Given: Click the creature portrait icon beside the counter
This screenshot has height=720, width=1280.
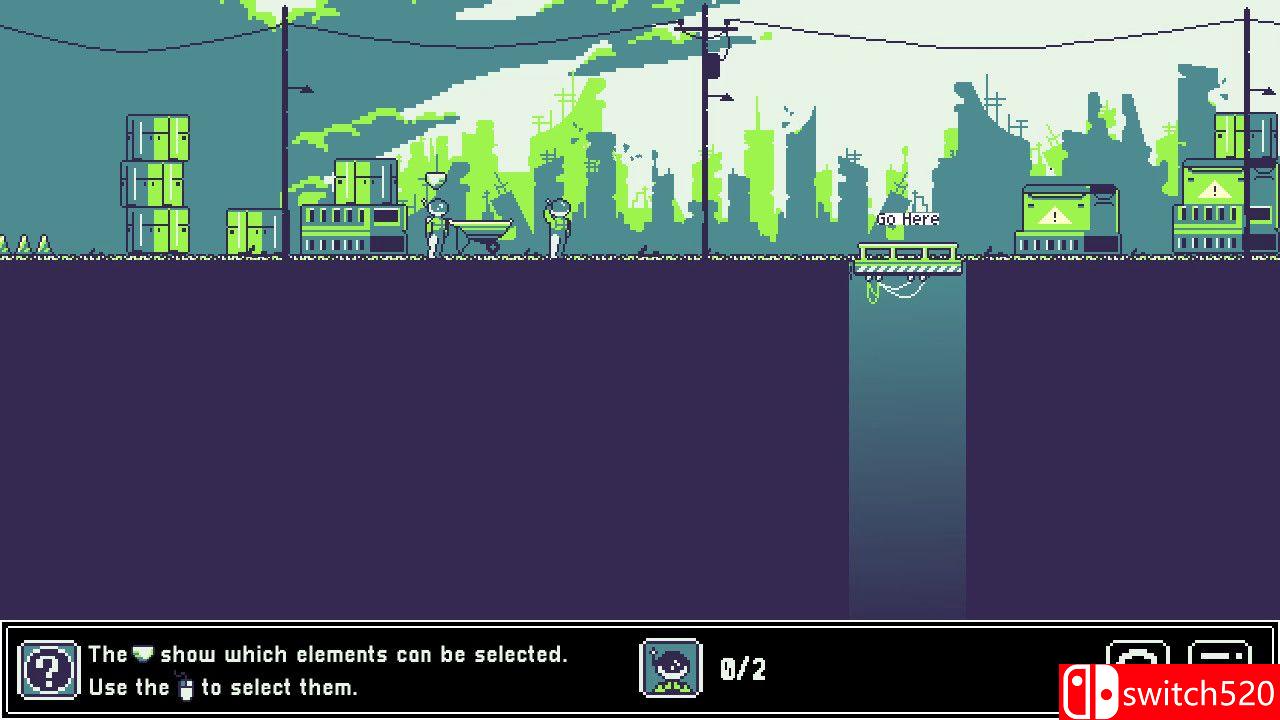Looking at the screenshot, I should coord(670,668).
